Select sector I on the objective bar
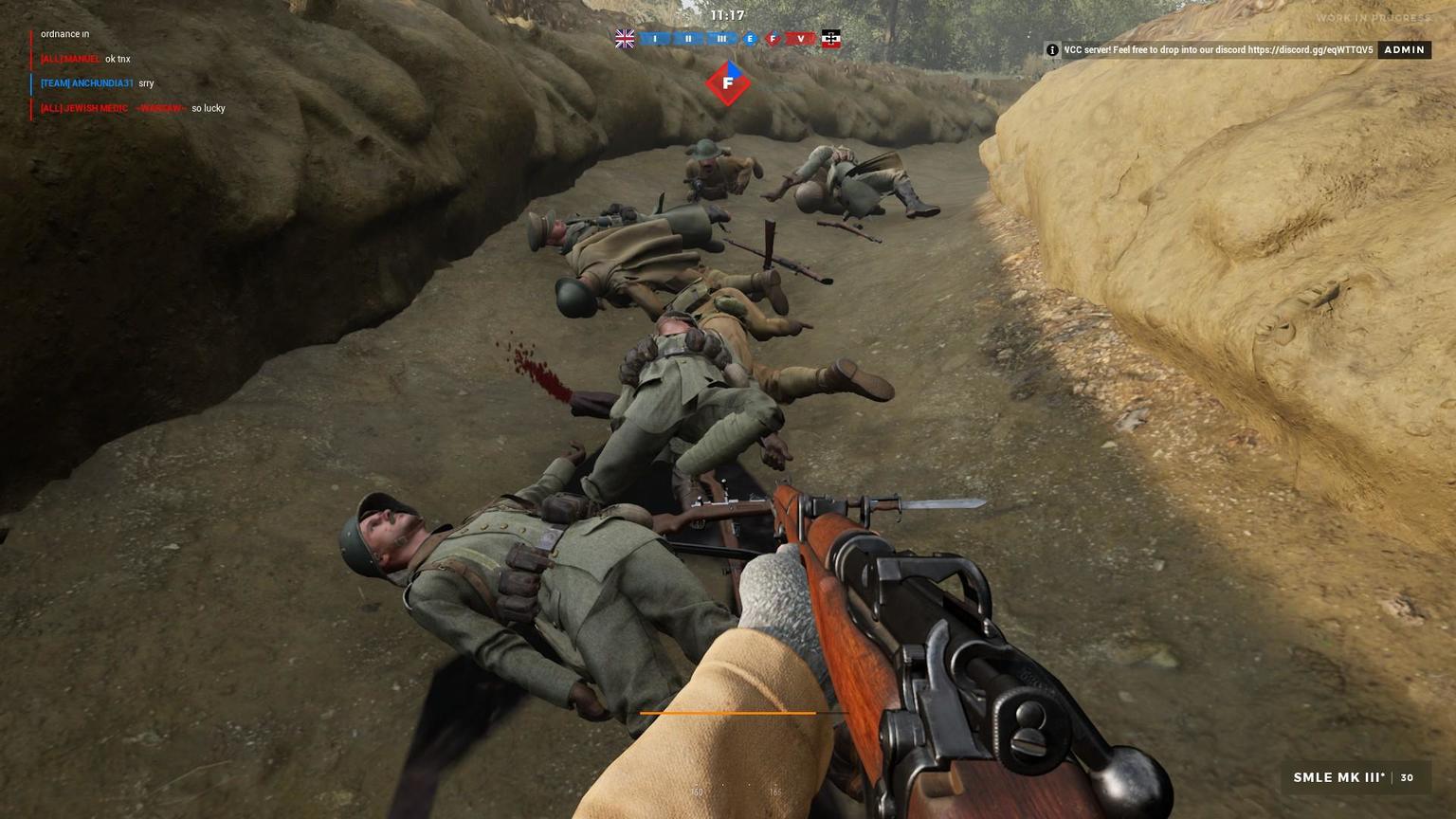Viewport: 1456px width, 819px height. tap(655, 39)
